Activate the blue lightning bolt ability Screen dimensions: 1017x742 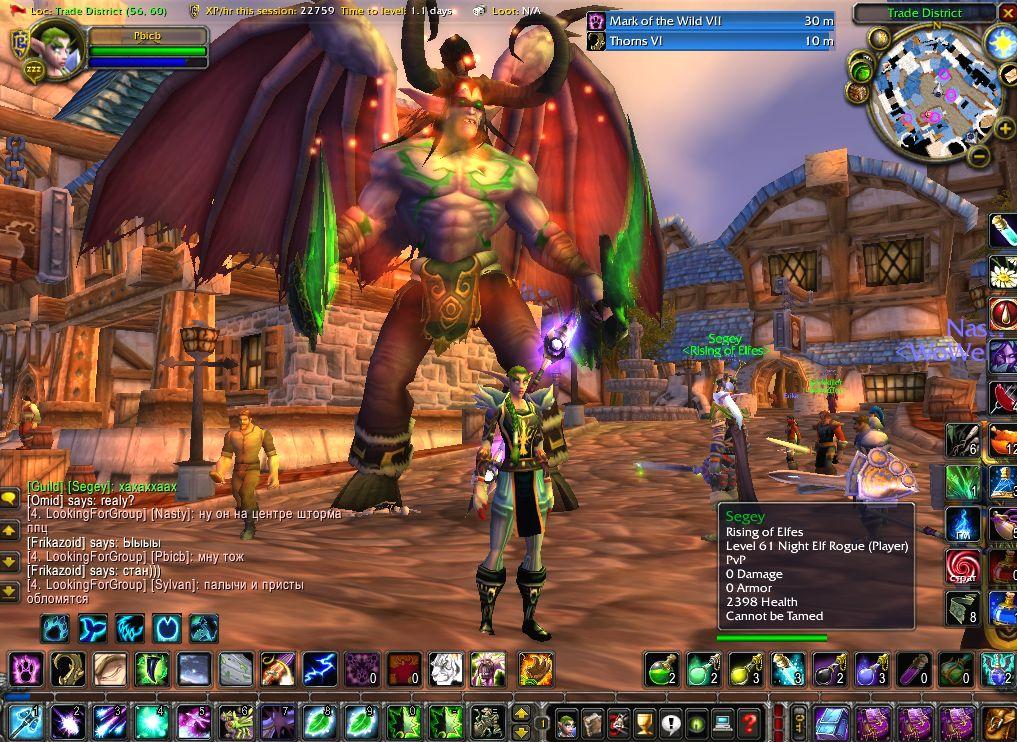click(320, 668)
